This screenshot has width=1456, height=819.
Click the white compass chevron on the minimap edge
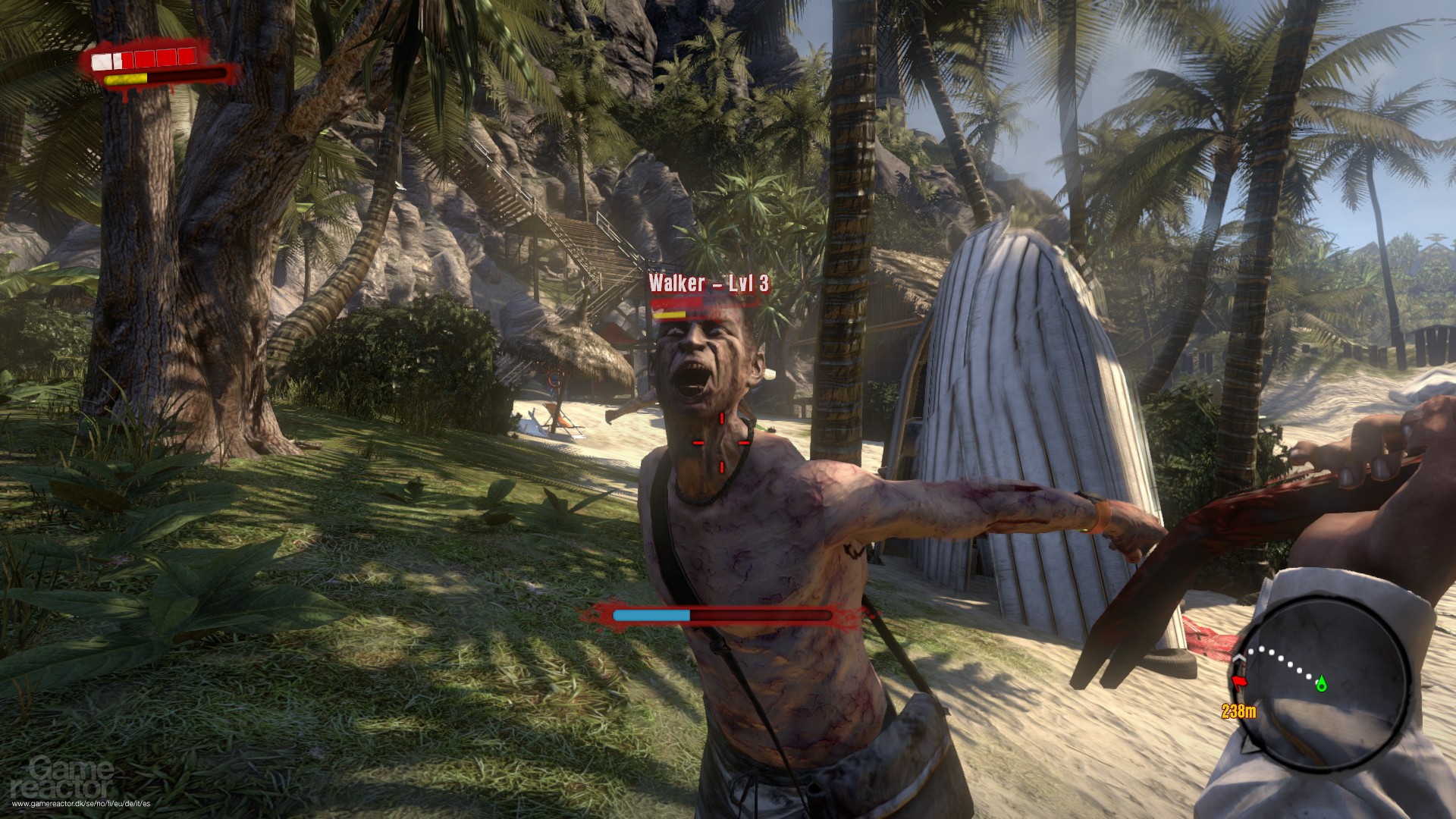1239,657
